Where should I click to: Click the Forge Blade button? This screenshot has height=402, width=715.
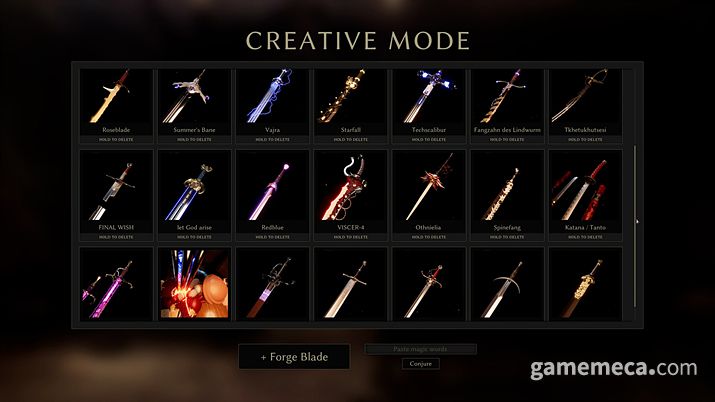295,356
